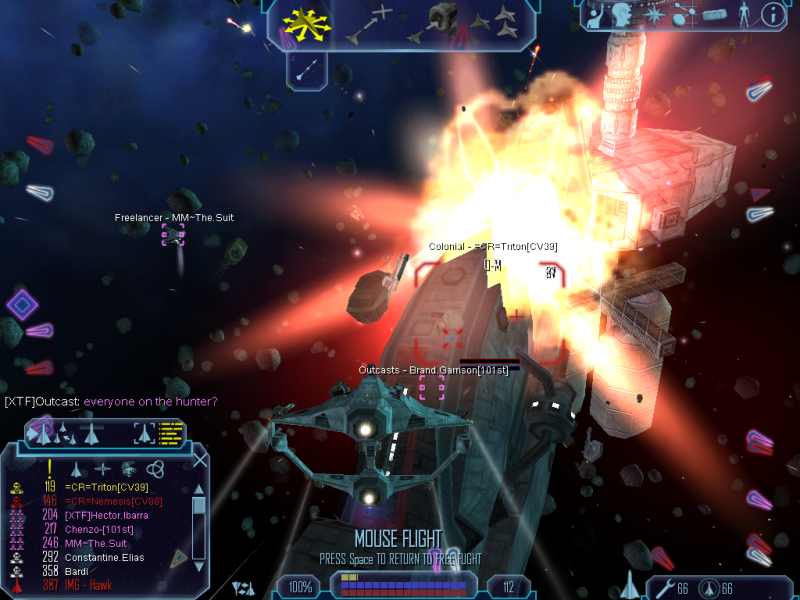Filter contacts by ships icon
Screen dimensions: 800x600
[x=78, y=468]
